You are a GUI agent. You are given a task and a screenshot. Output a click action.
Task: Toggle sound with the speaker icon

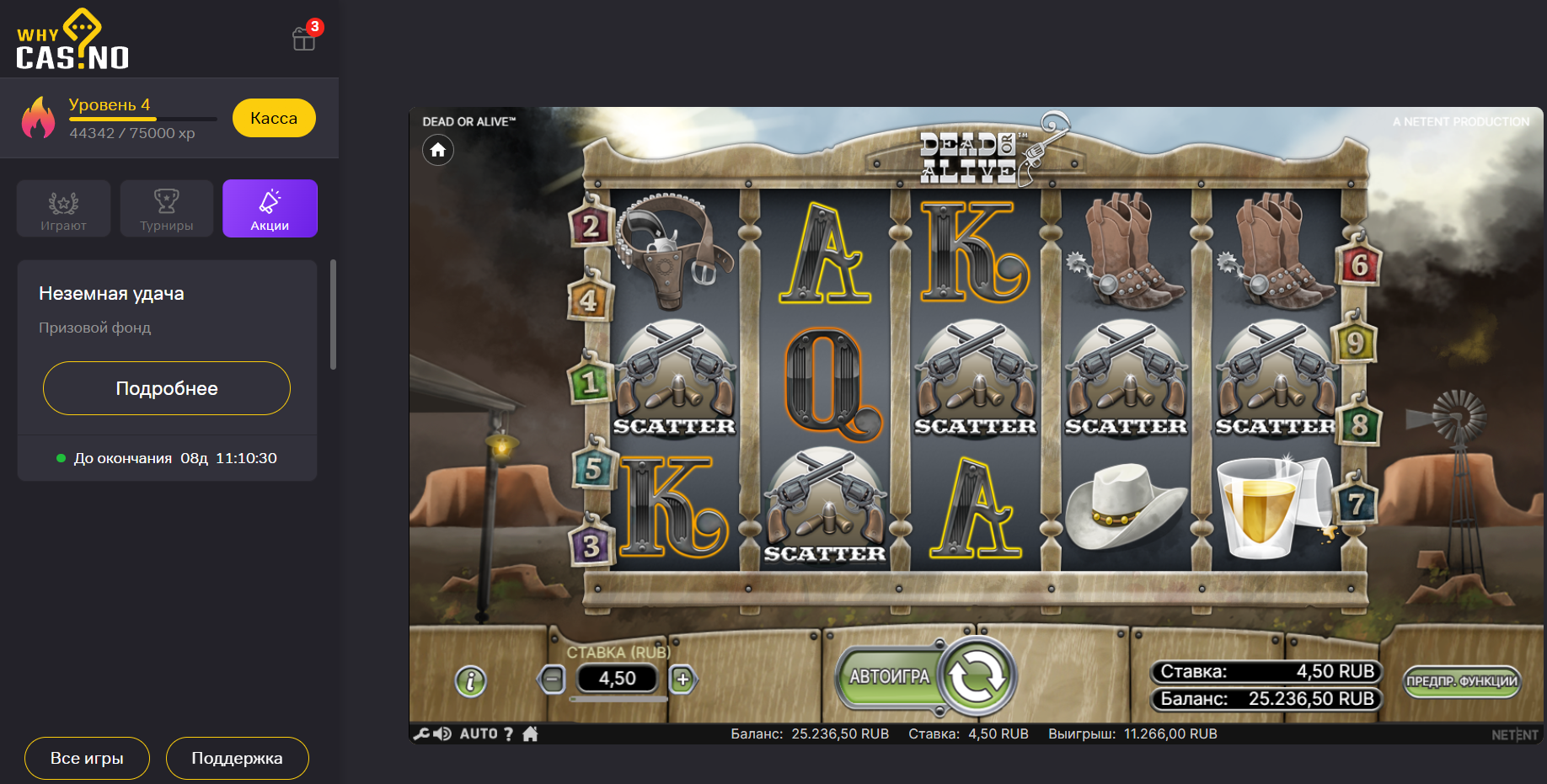coord(442,734)
